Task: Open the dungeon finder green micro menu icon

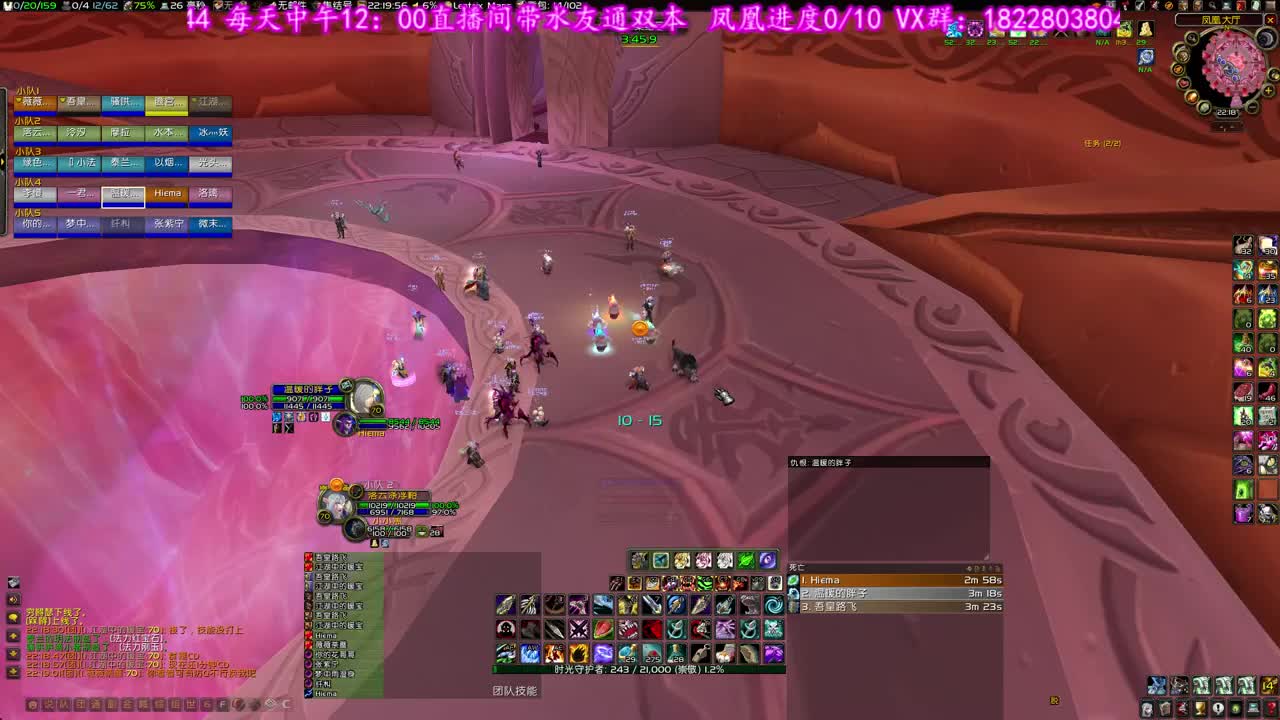Action: pos(1235,707)
